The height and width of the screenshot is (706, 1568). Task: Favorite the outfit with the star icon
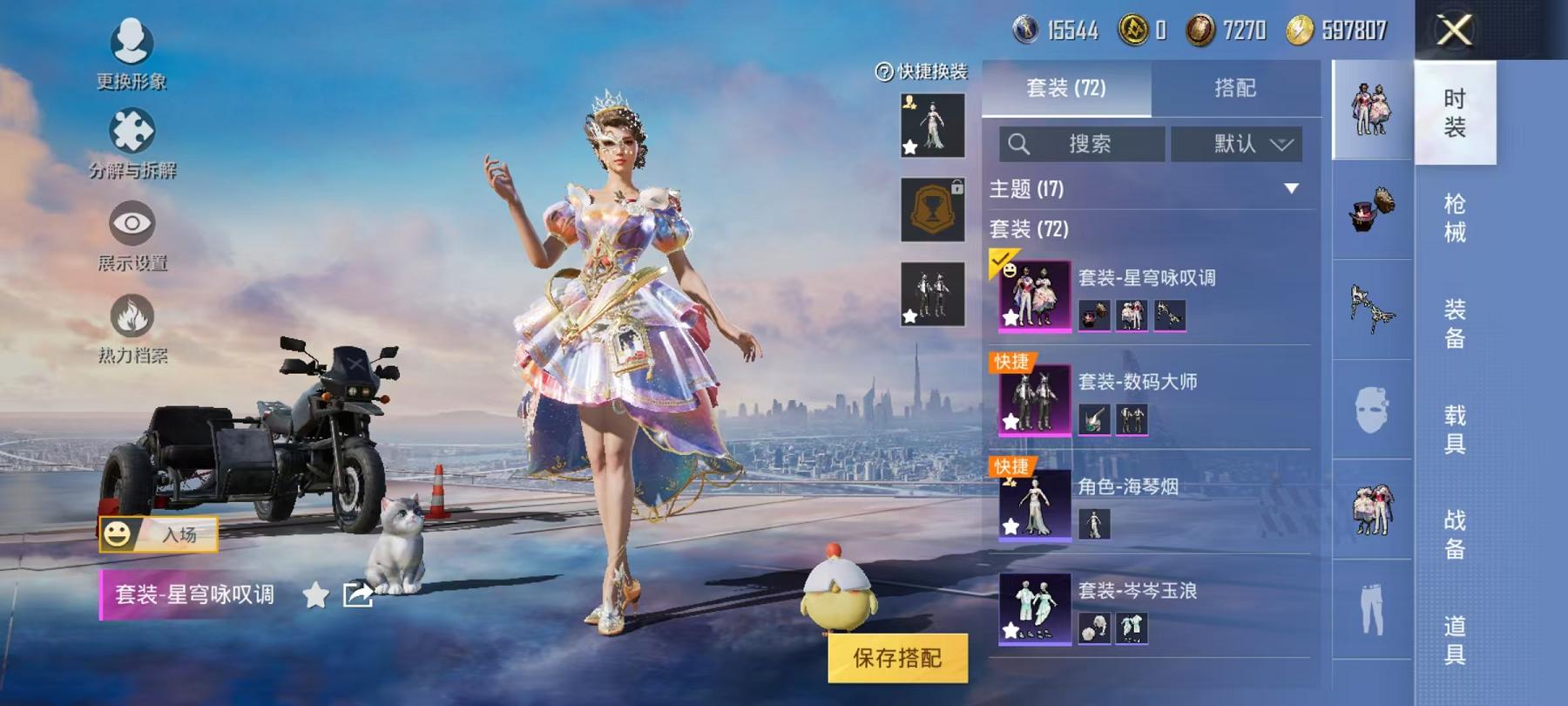(x=315, y=595)
